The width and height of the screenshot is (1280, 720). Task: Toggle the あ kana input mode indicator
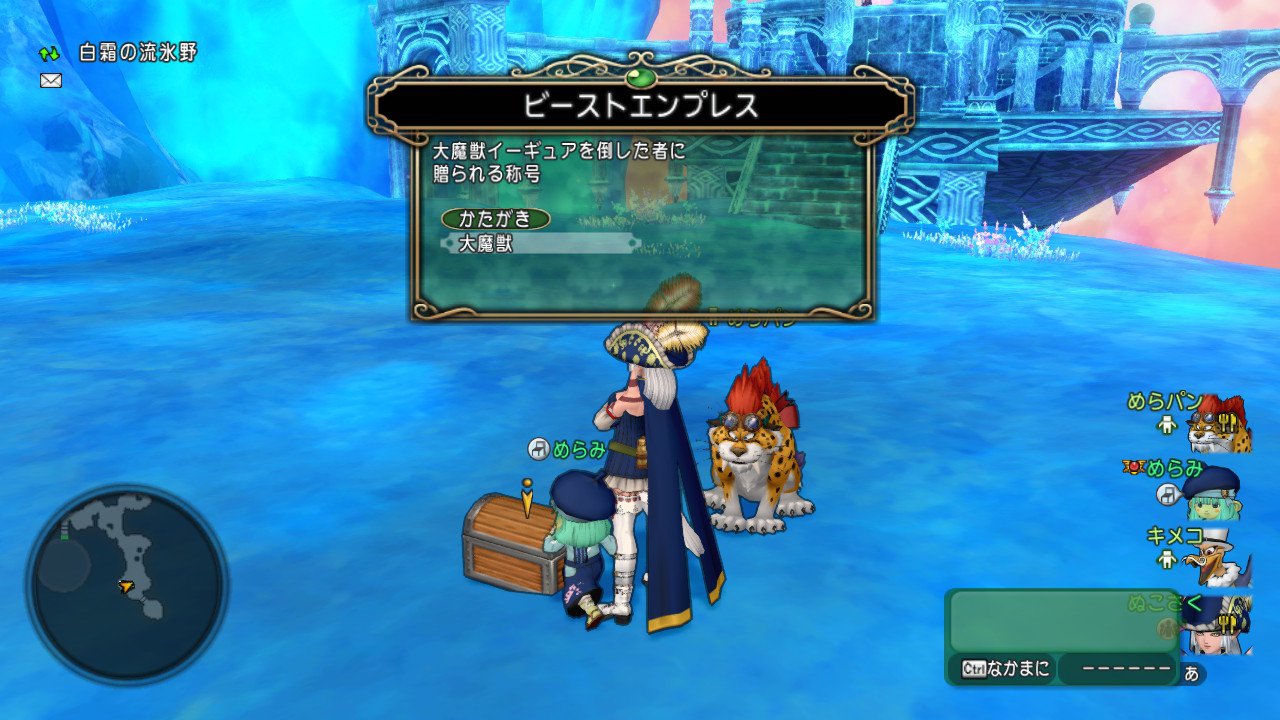[x=1191, y=671]
